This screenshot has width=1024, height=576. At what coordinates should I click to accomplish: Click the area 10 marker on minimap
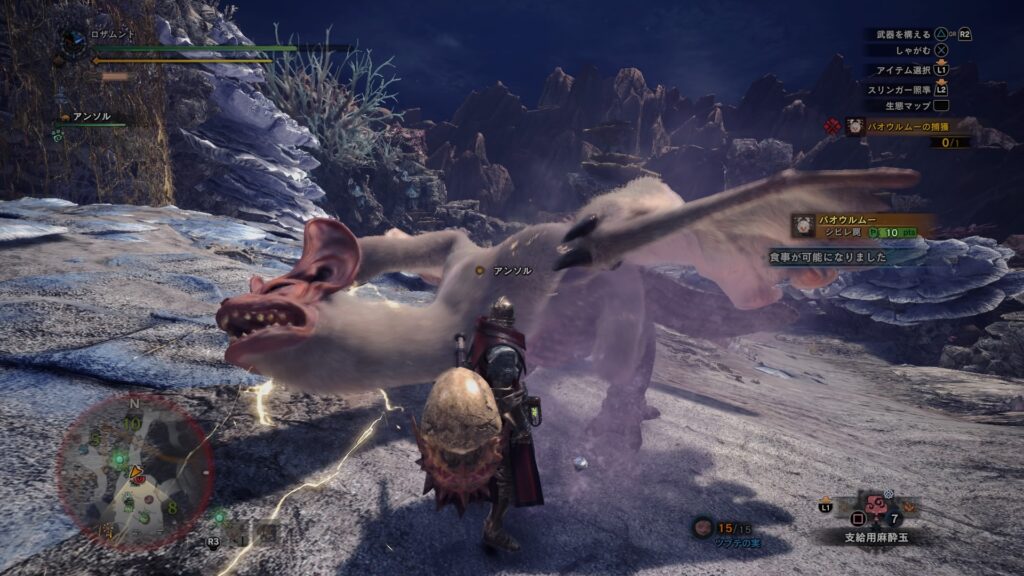click(x=131, y=424)
